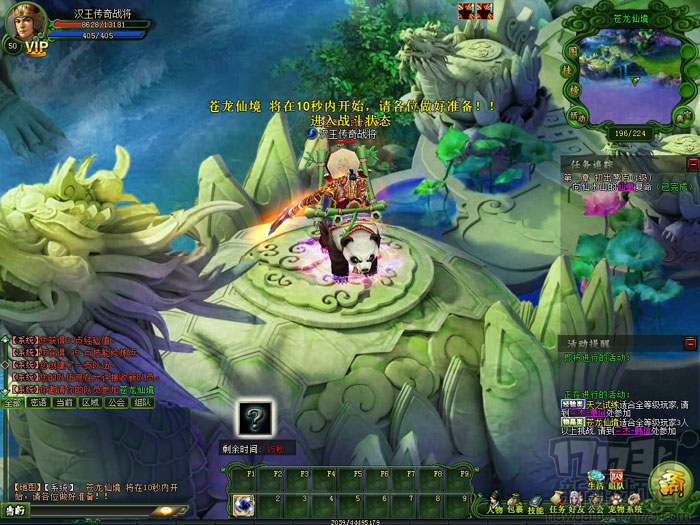The image size is (700, 525).
Task: Select the 组队 team chat tab
Action: point(142,402)
